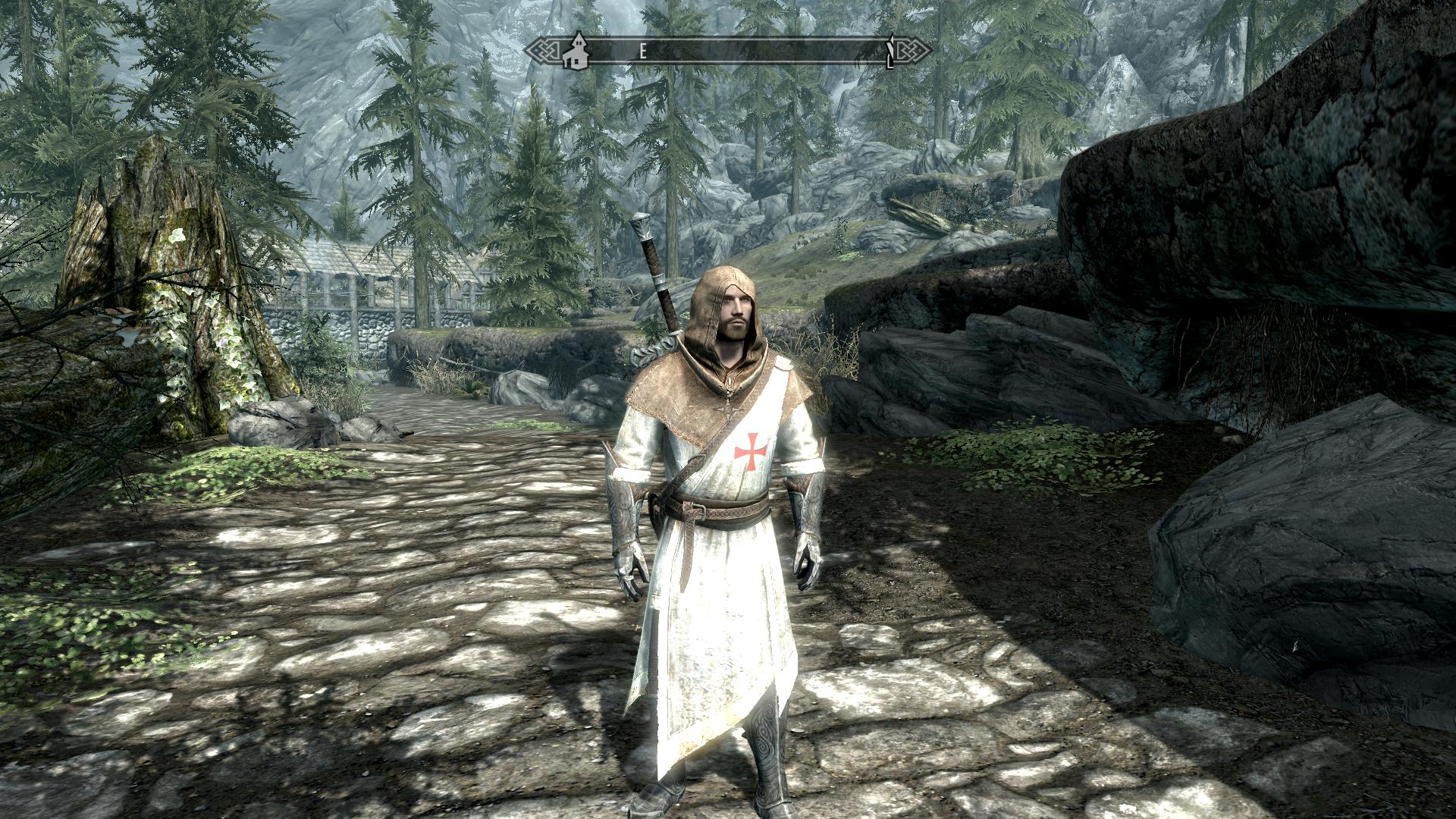This screenshot has height=819, width=1456.
Task: Click the East letter on the compass bar
Action: click(642, 51)
